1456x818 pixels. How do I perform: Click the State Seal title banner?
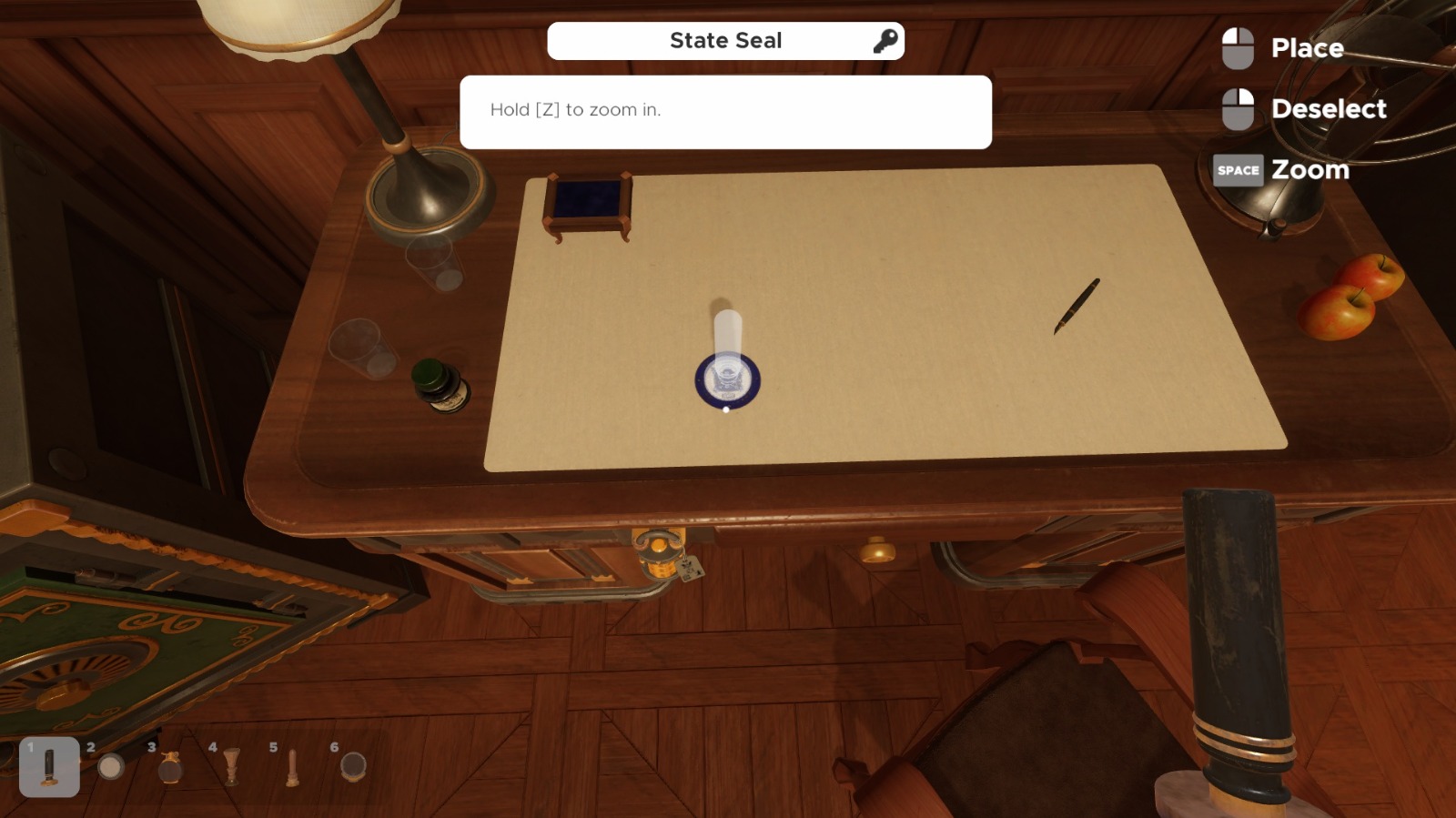(x=726, y=40)
